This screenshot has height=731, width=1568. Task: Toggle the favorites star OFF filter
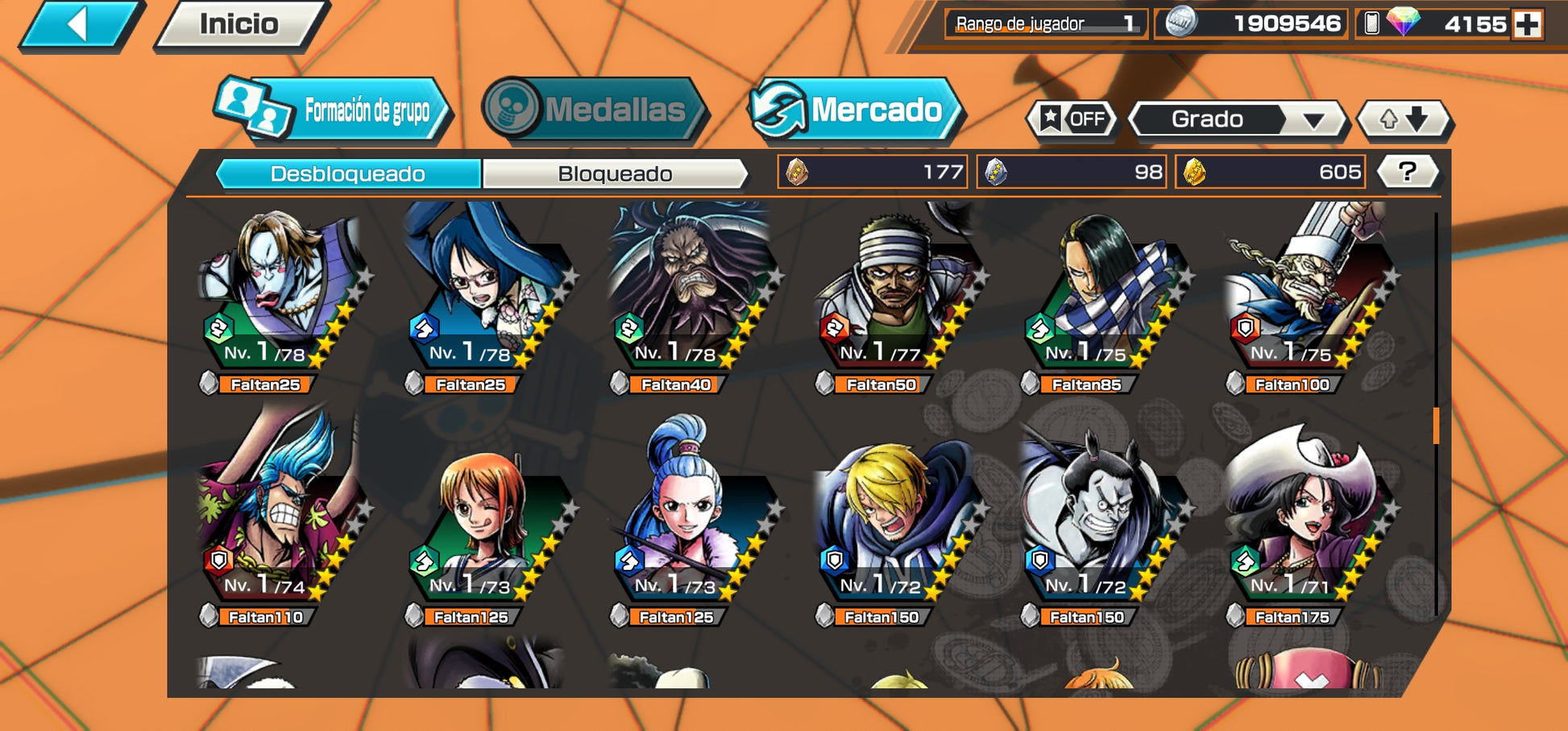coord(1072,119)
